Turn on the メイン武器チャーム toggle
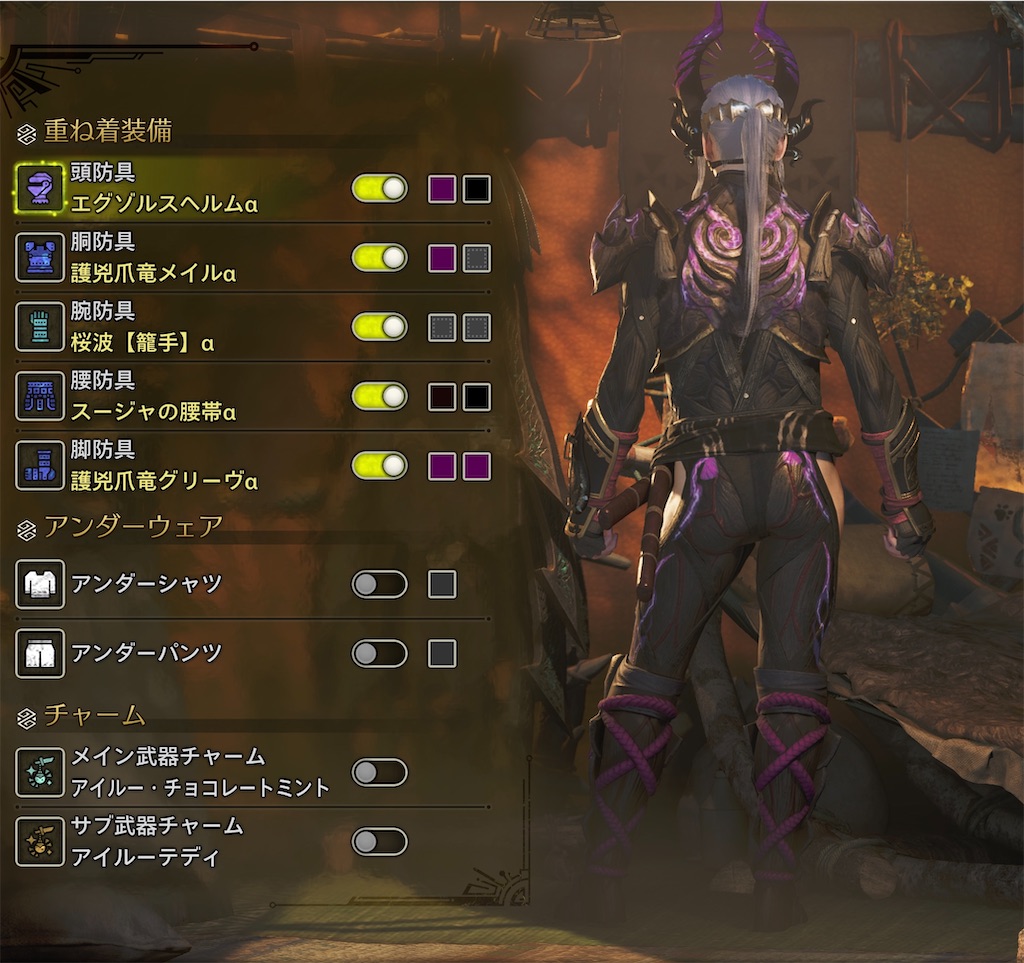 (x=379, y=772)
